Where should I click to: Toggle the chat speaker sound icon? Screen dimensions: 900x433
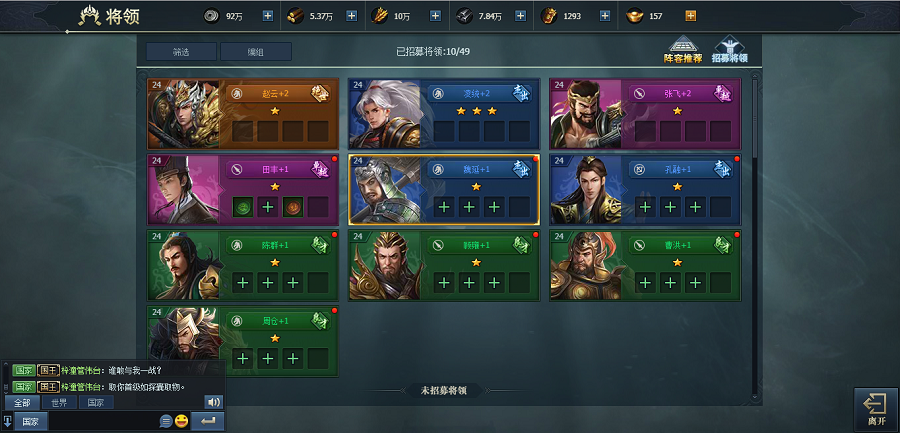pos(213,402)
